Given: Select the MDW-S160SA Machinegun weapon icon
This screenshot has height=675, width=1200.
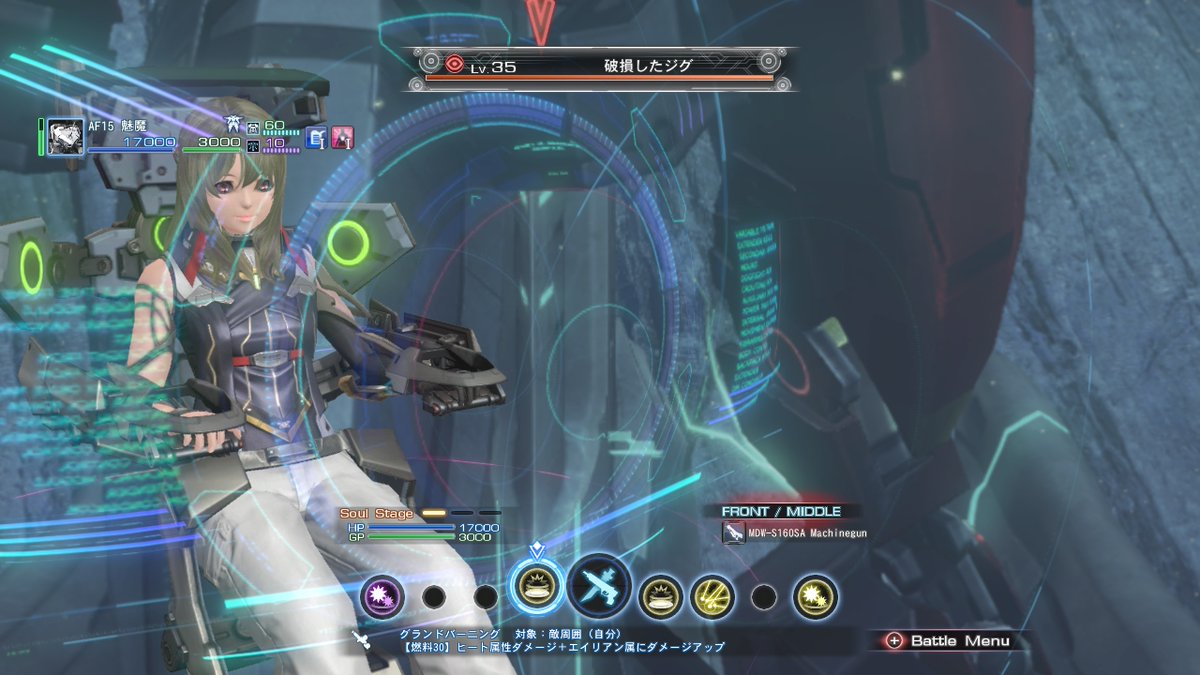Looking at the screenshot, I should pos(733,533).
